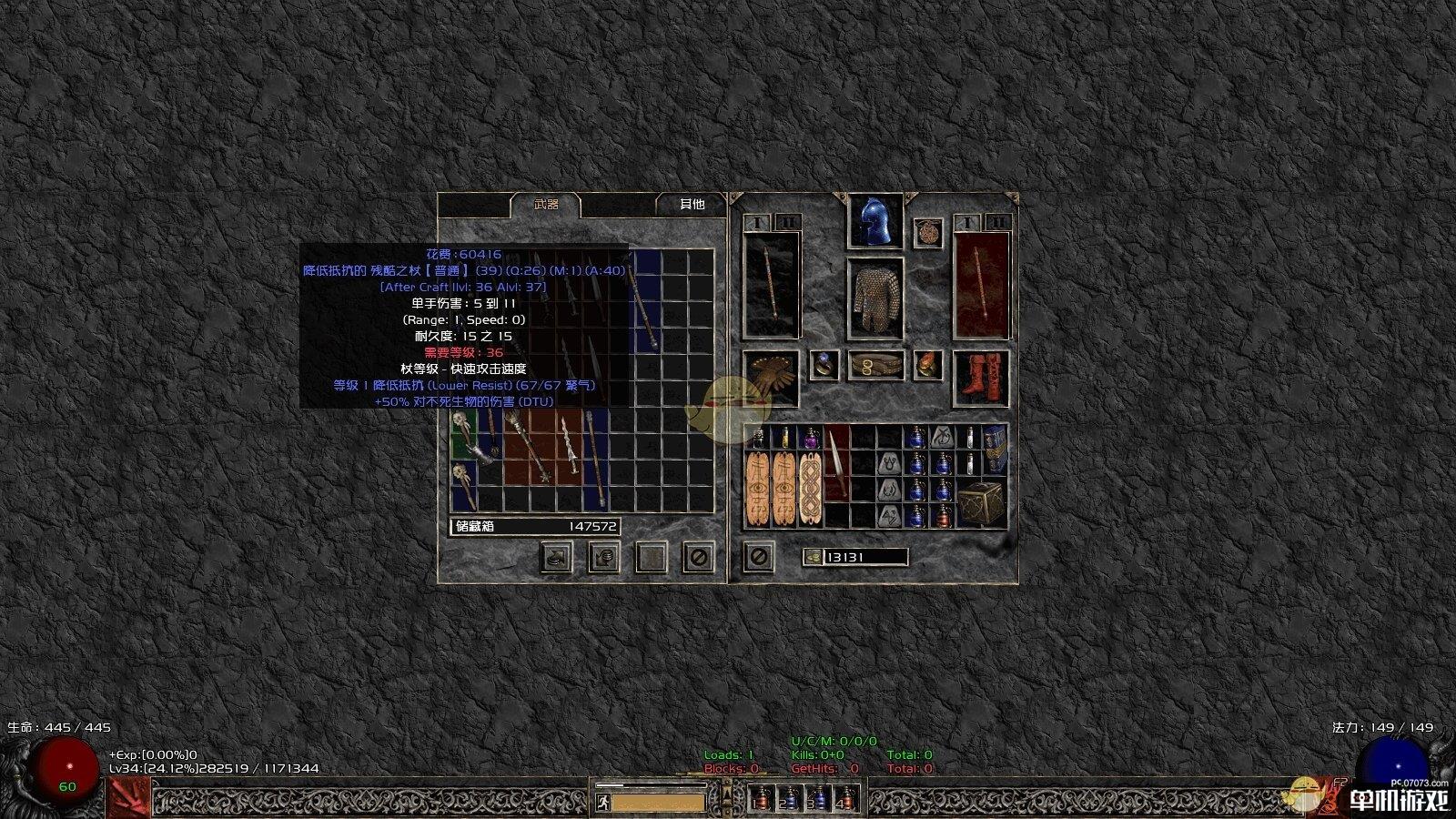Use the belt potion in slot 1
1456x819 pixels.
[x=763, y=799]
